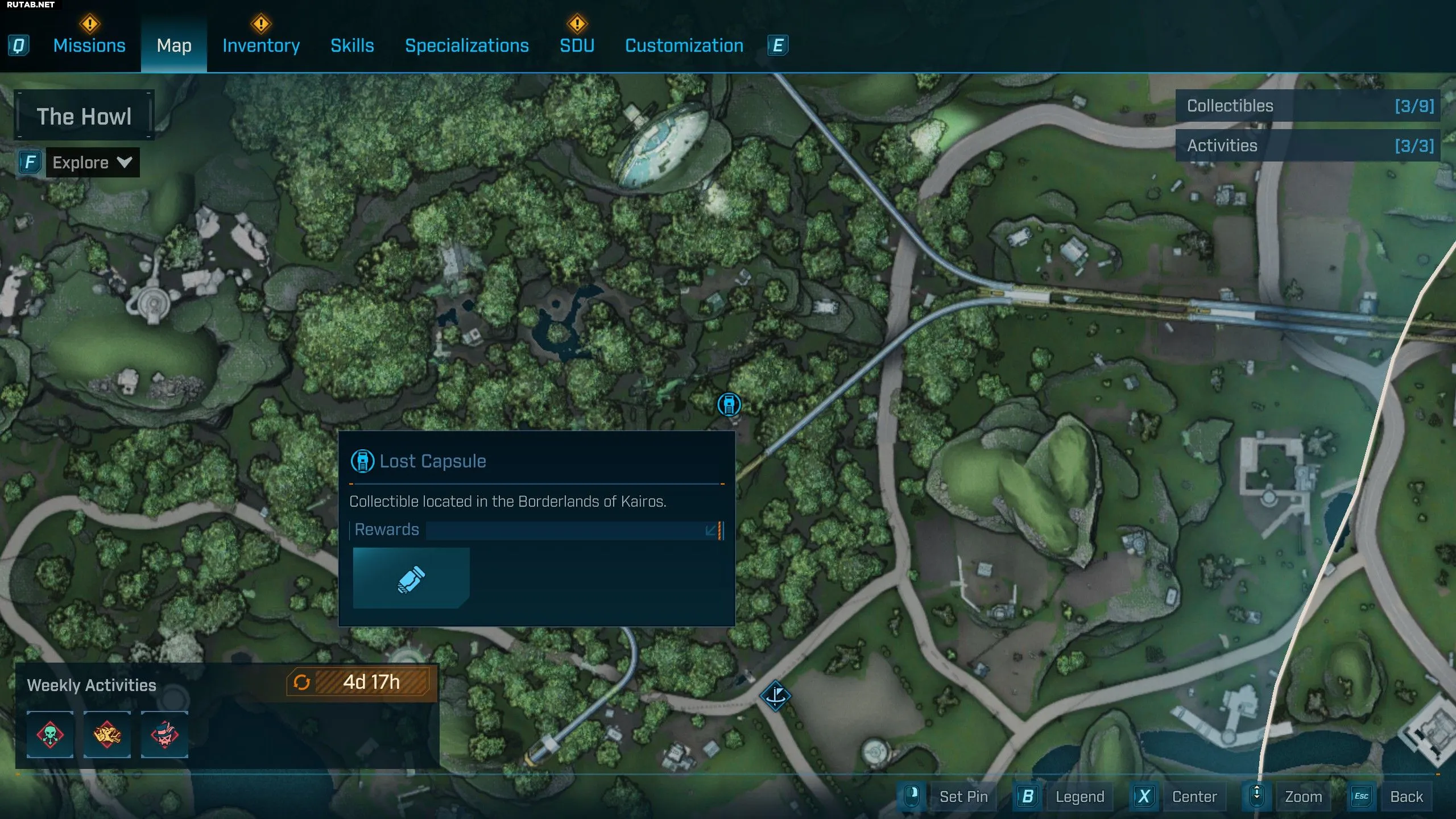Screen dimensions: 1456x819
Task: Click the Lost Capsule reward tile
Action: 411,578
